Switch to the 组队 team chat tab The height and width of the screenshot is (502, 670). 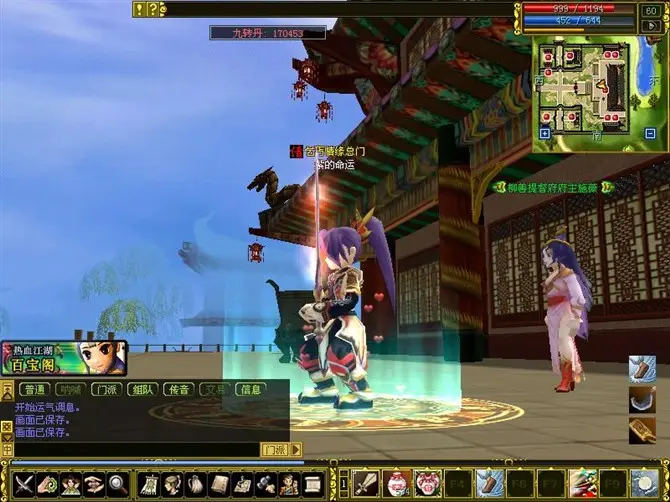pos(141,390)
